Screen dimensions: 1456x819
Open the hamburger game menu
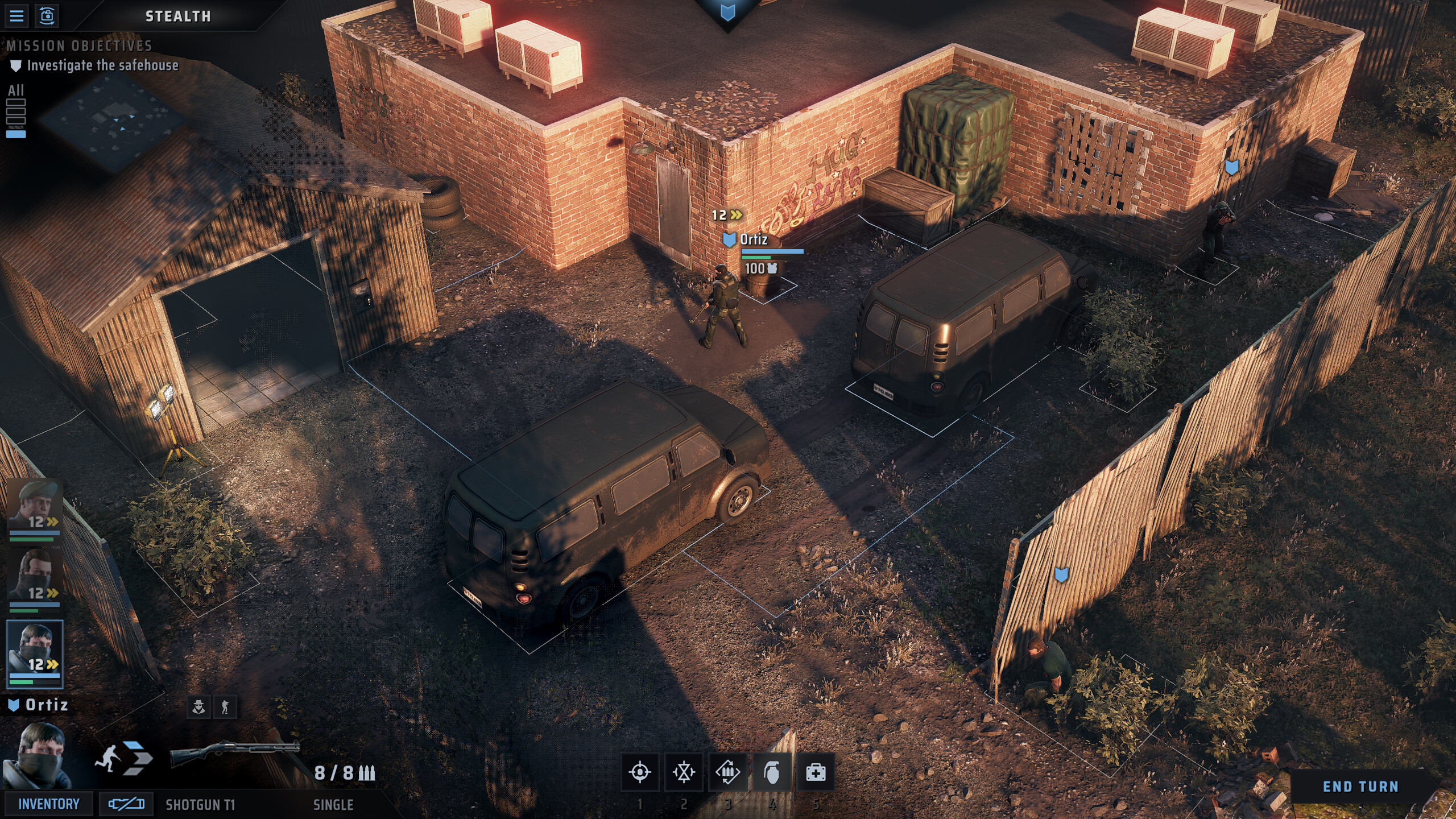[17, 17]
